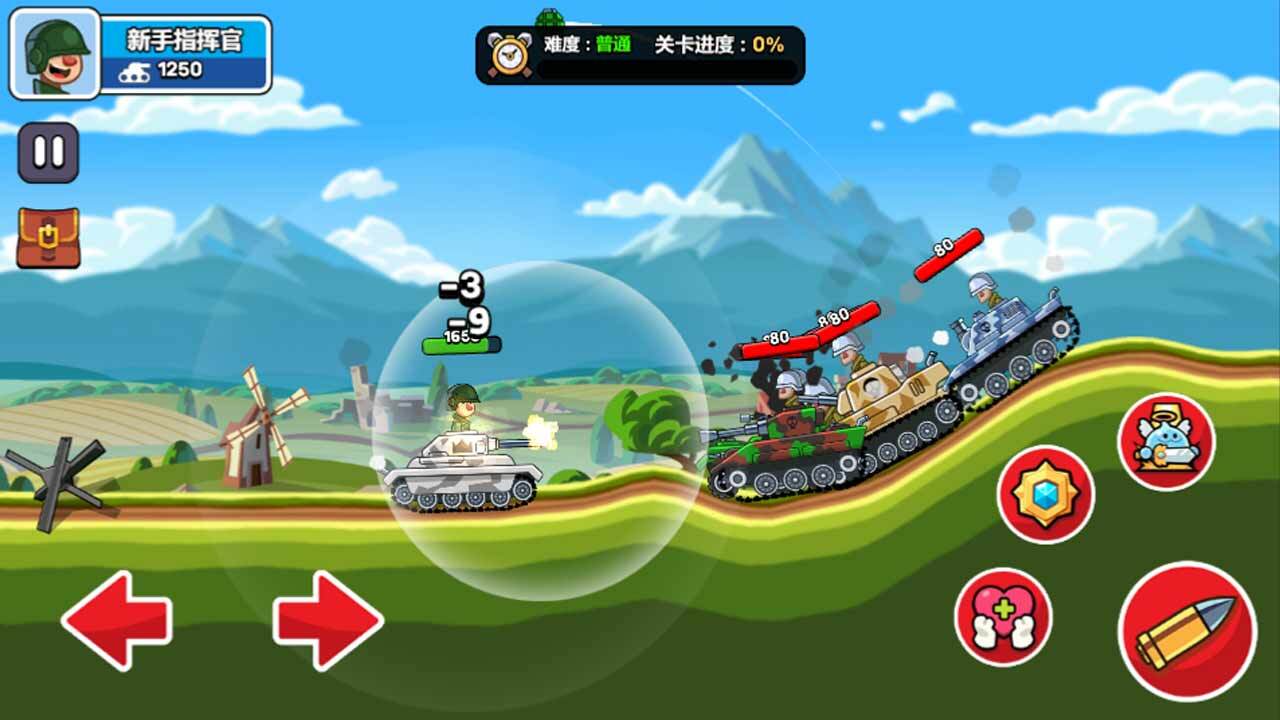The image size is (1280, 720).
Task: Move tank with the left arrow
Action: click(x=117, y=620)
